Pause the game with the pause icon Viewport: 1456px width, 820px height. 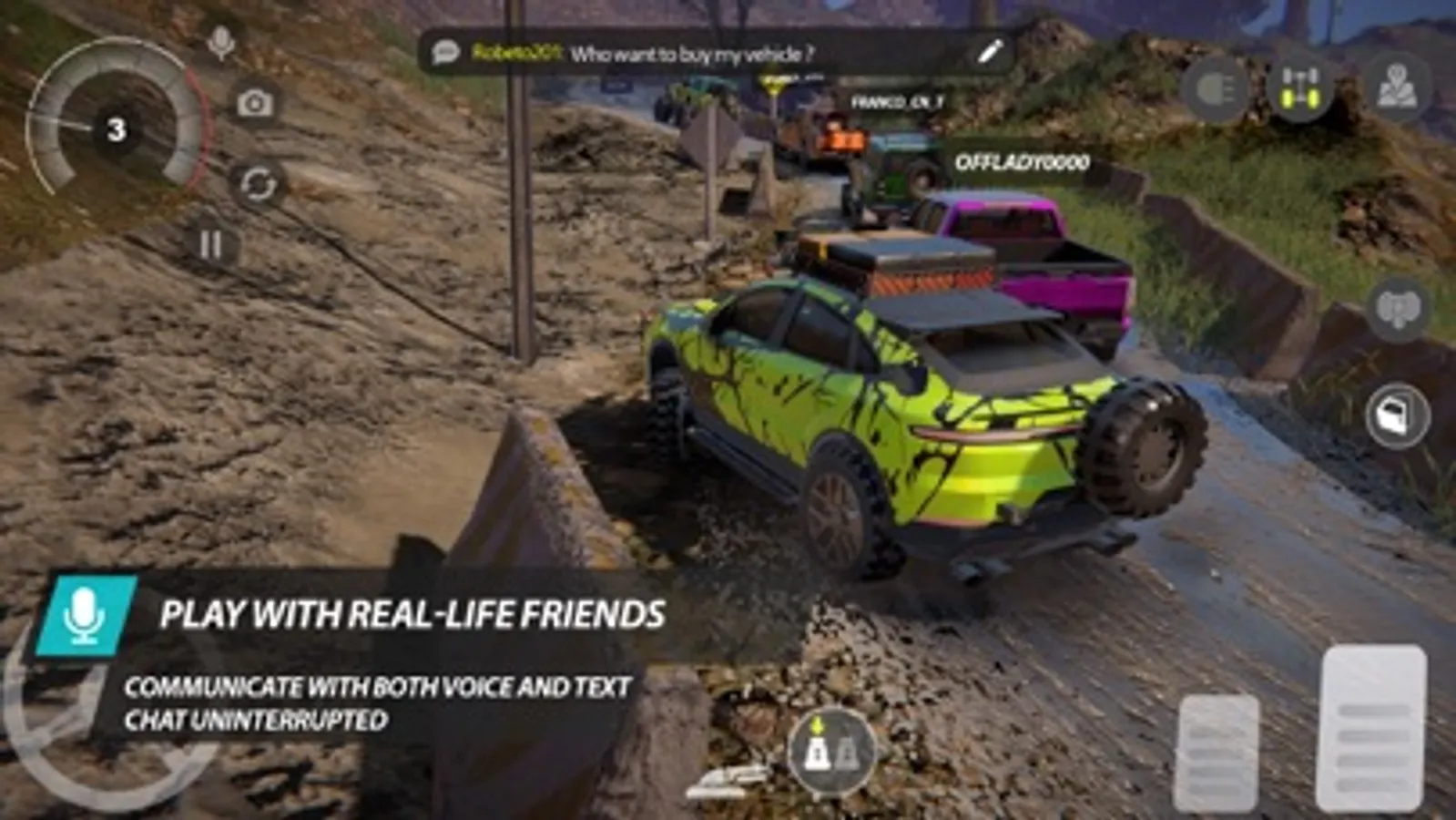click(x=211, y=244)
